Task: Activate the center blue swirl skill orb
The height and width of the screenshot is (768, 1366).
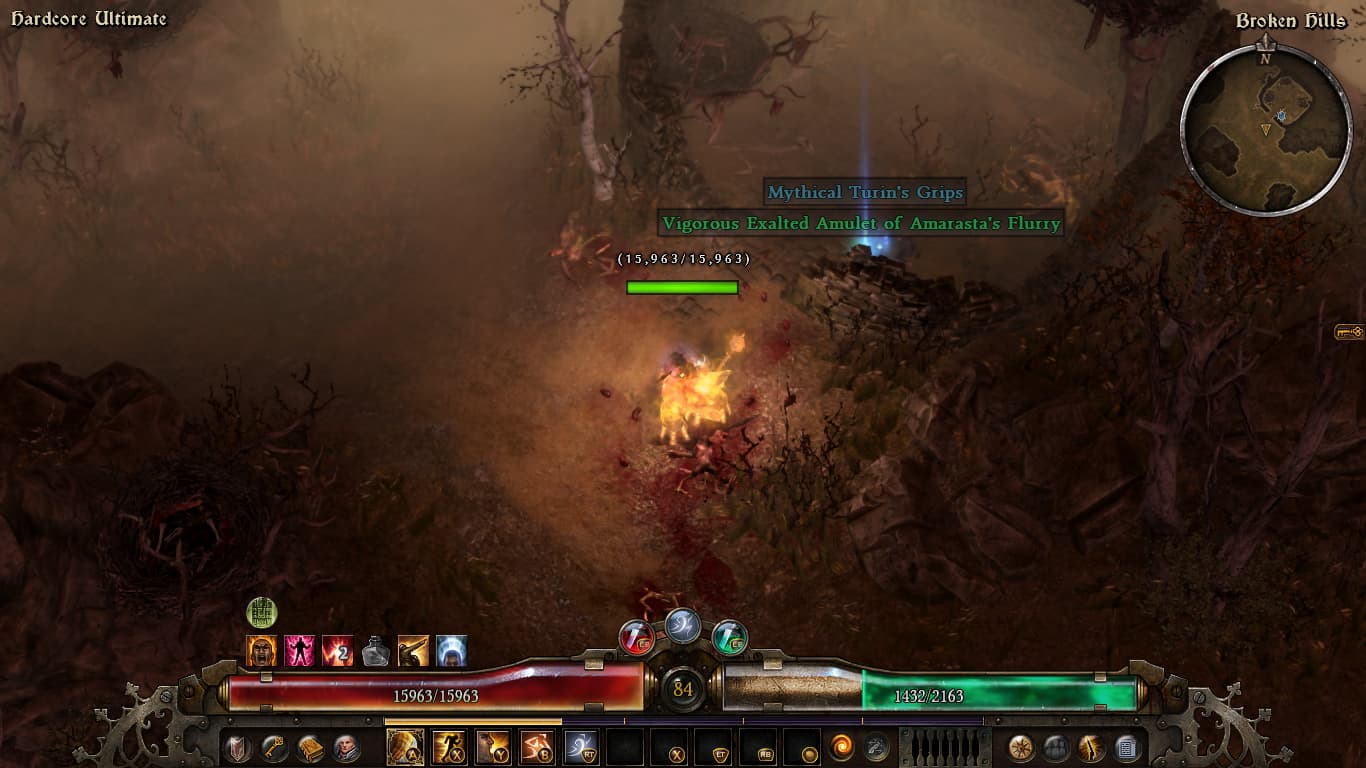Action: (682, 625)
